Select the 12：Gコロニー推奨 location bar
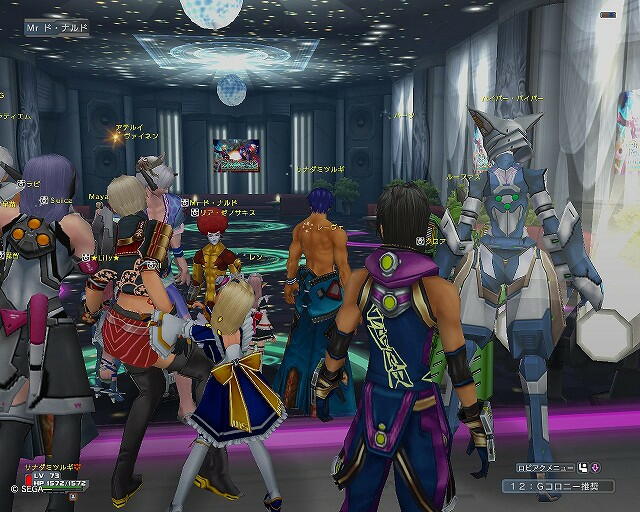 (x=558, y=485)
